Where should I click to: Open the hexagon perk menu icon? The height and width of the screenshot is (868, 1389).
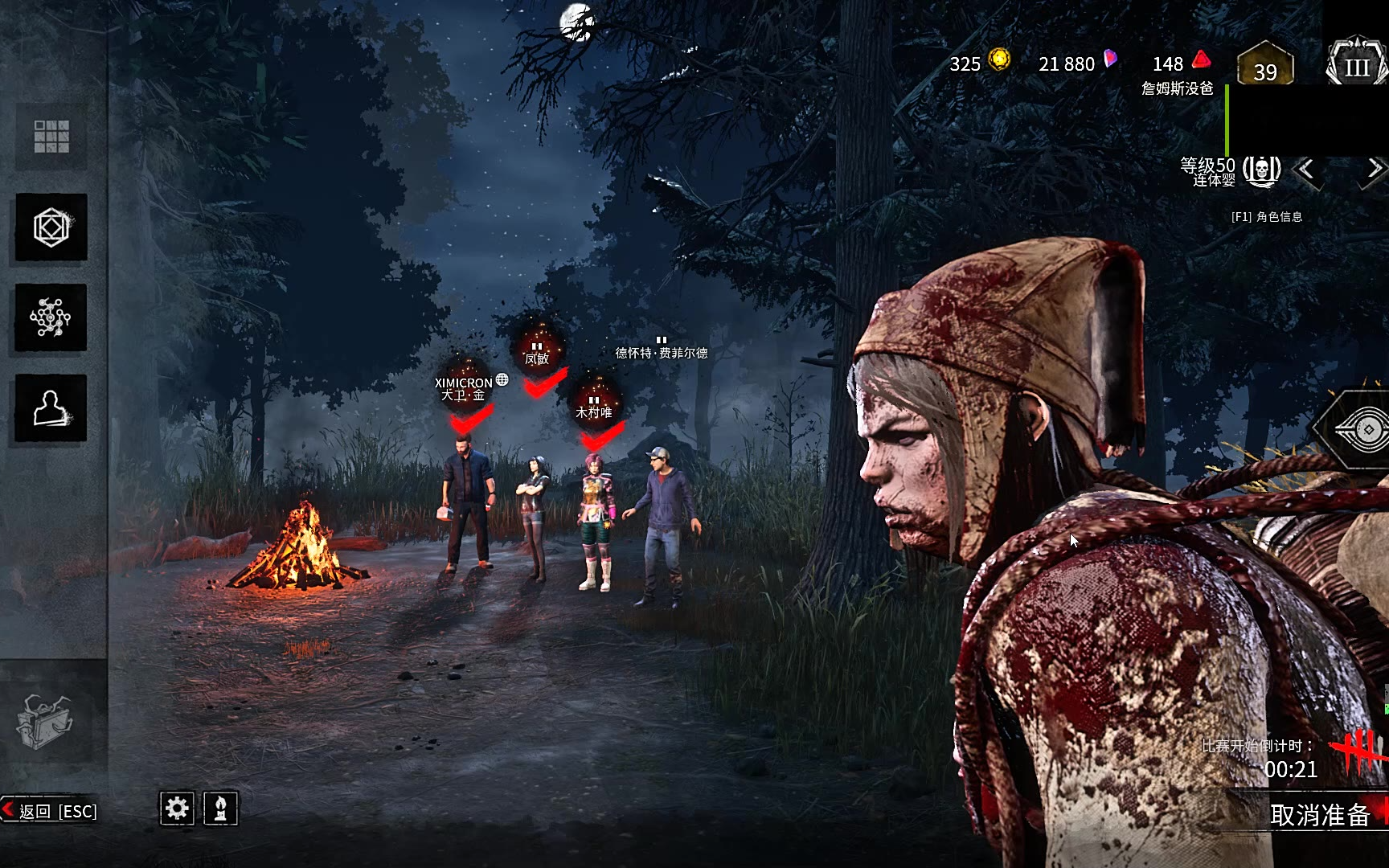(x=51, y=227)
